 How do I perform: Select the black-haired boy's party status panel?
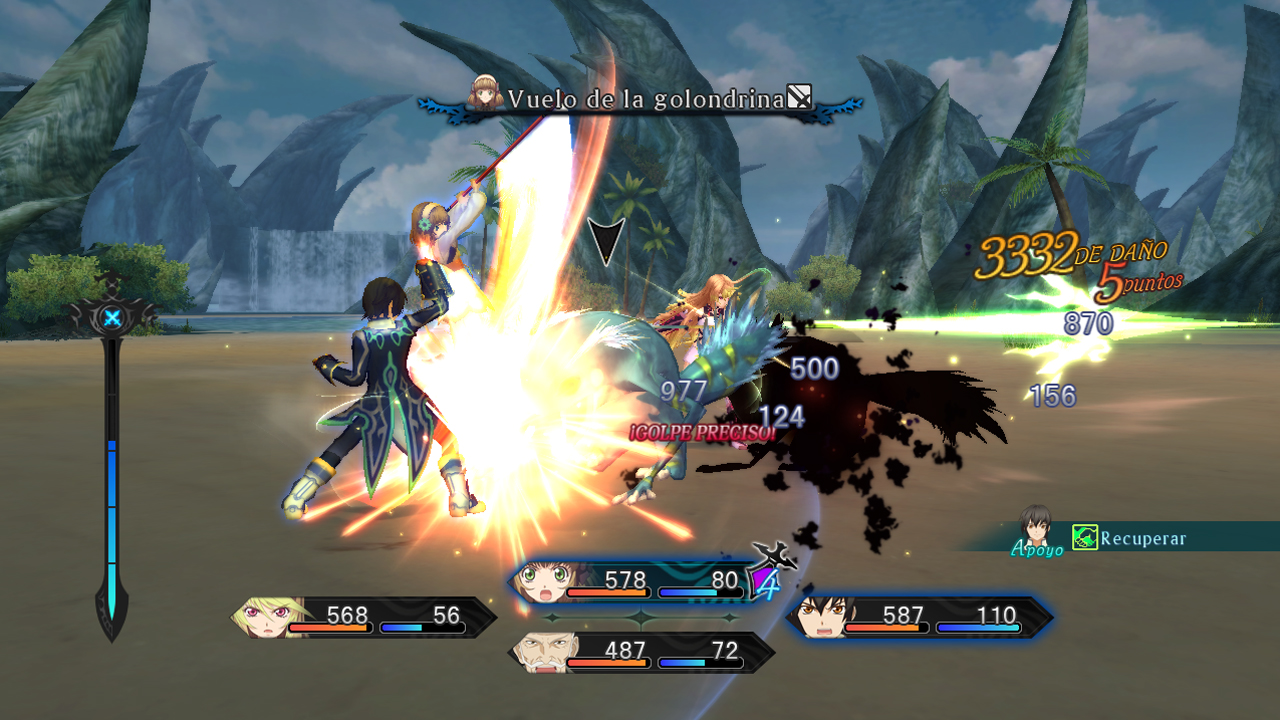[x=918, y=617]
